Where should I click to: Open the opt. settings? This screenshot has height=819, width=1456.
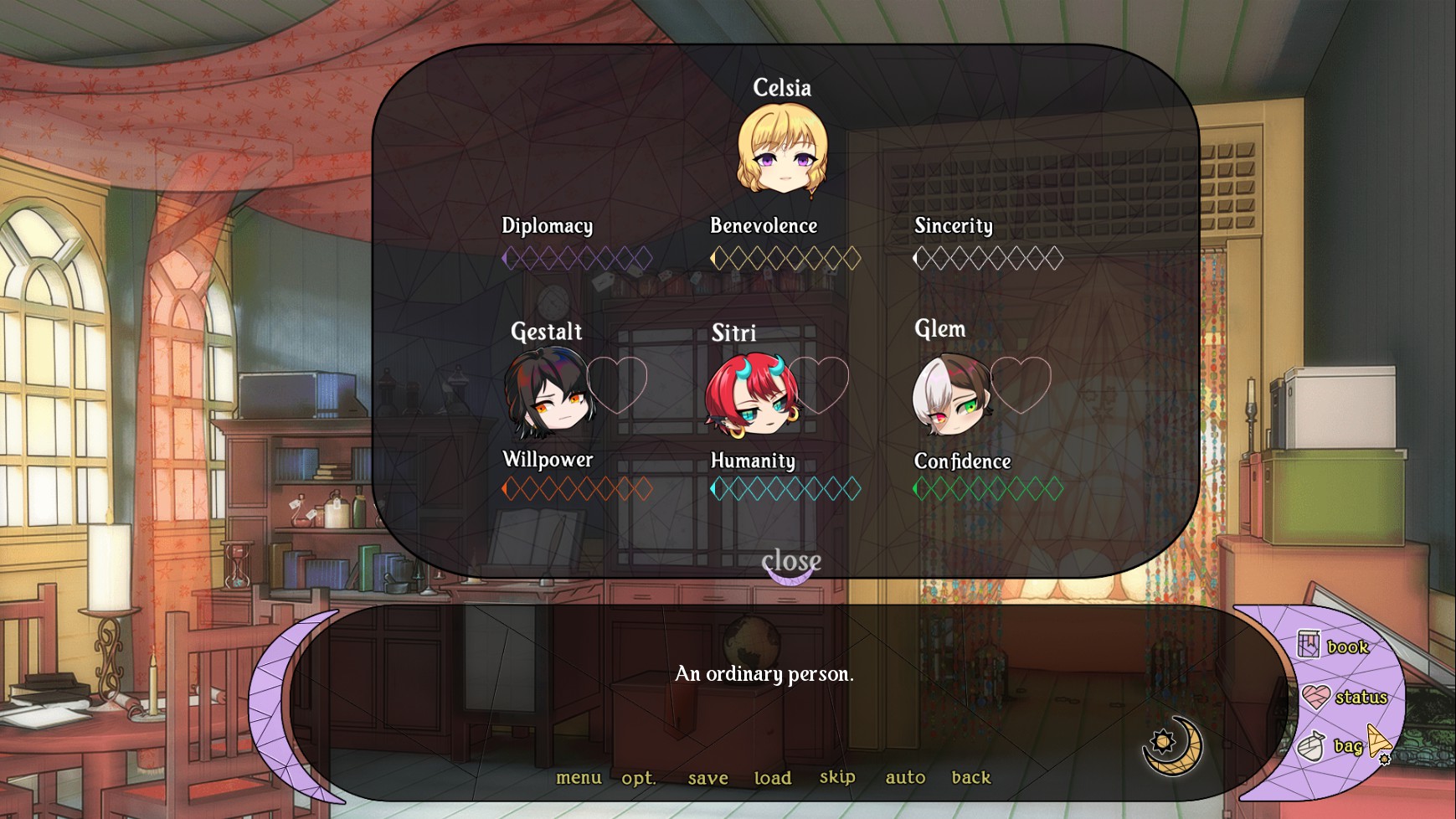[638, 778]
